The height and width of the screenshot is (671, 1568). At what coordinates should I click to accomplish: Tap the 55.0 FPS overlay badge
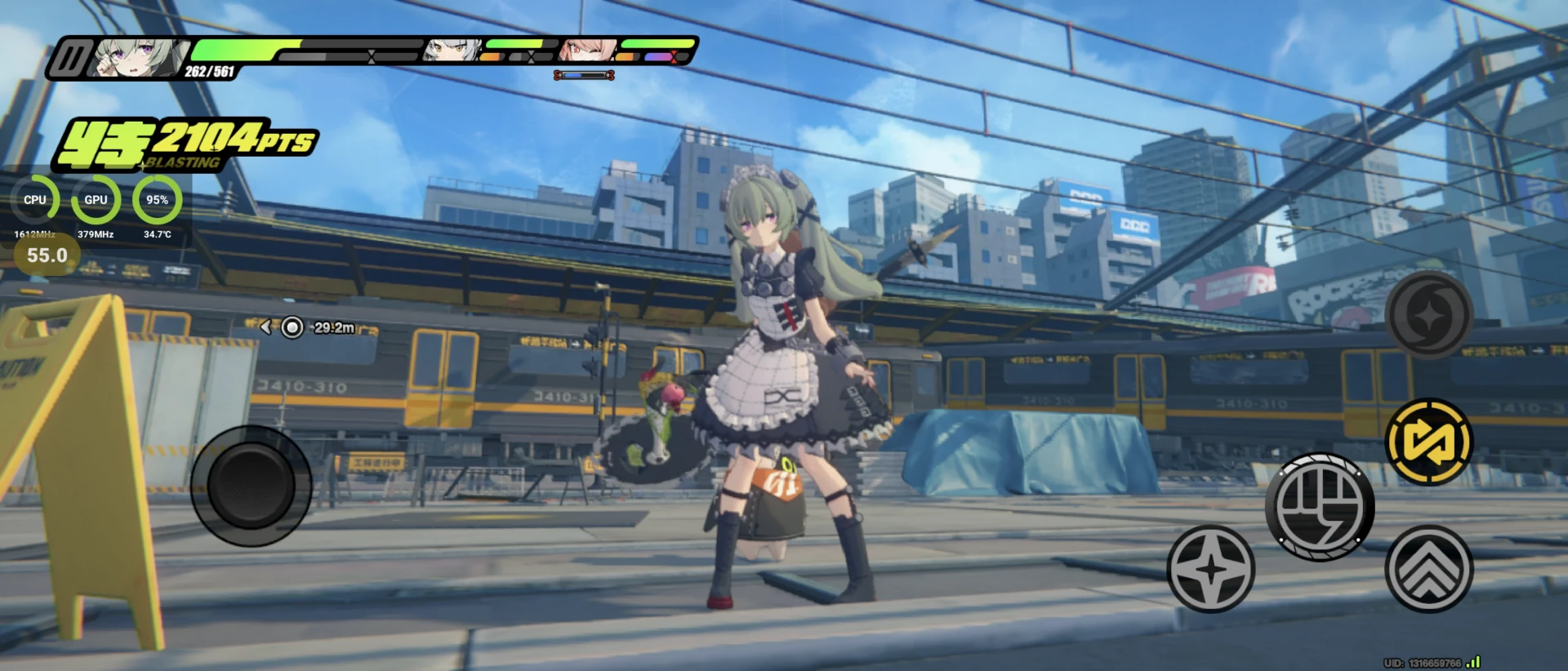[x=47, y=256]
